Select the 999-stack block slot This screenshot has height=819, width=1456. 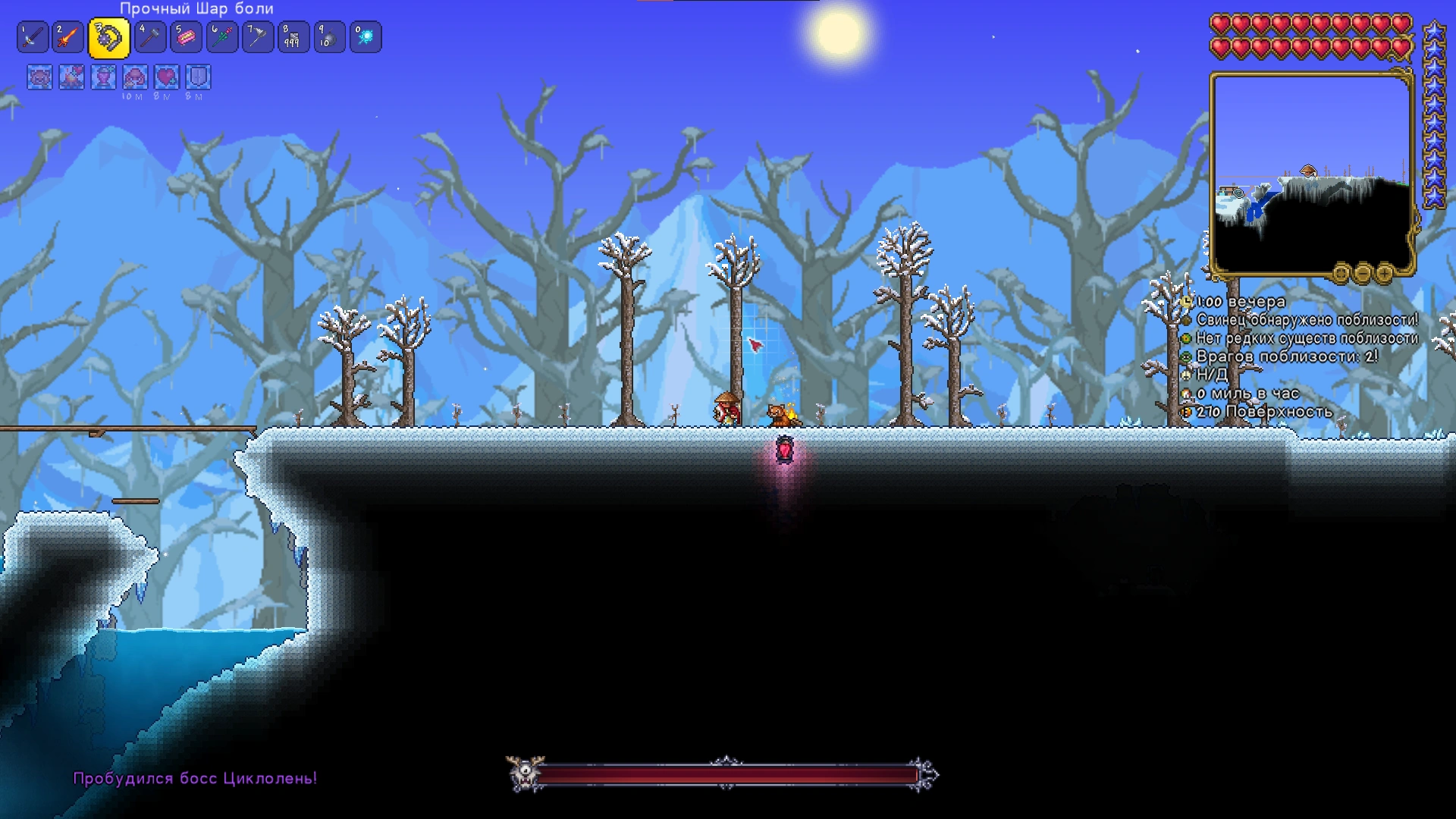click(x=293, y=37)
